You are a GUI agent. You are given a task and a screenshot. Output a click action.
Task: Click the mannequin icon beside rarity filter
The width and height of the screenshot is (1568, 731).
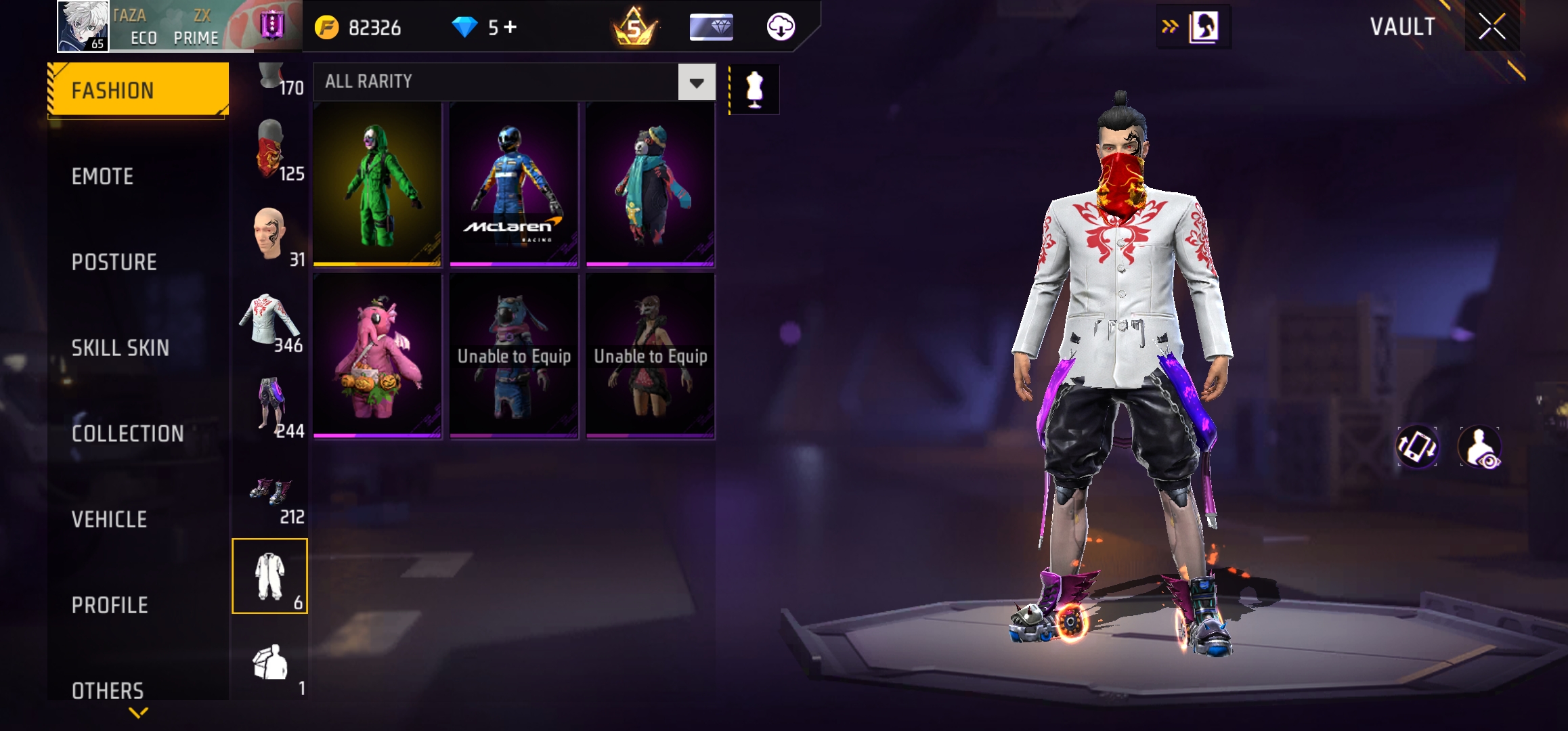tap(754, 89)
